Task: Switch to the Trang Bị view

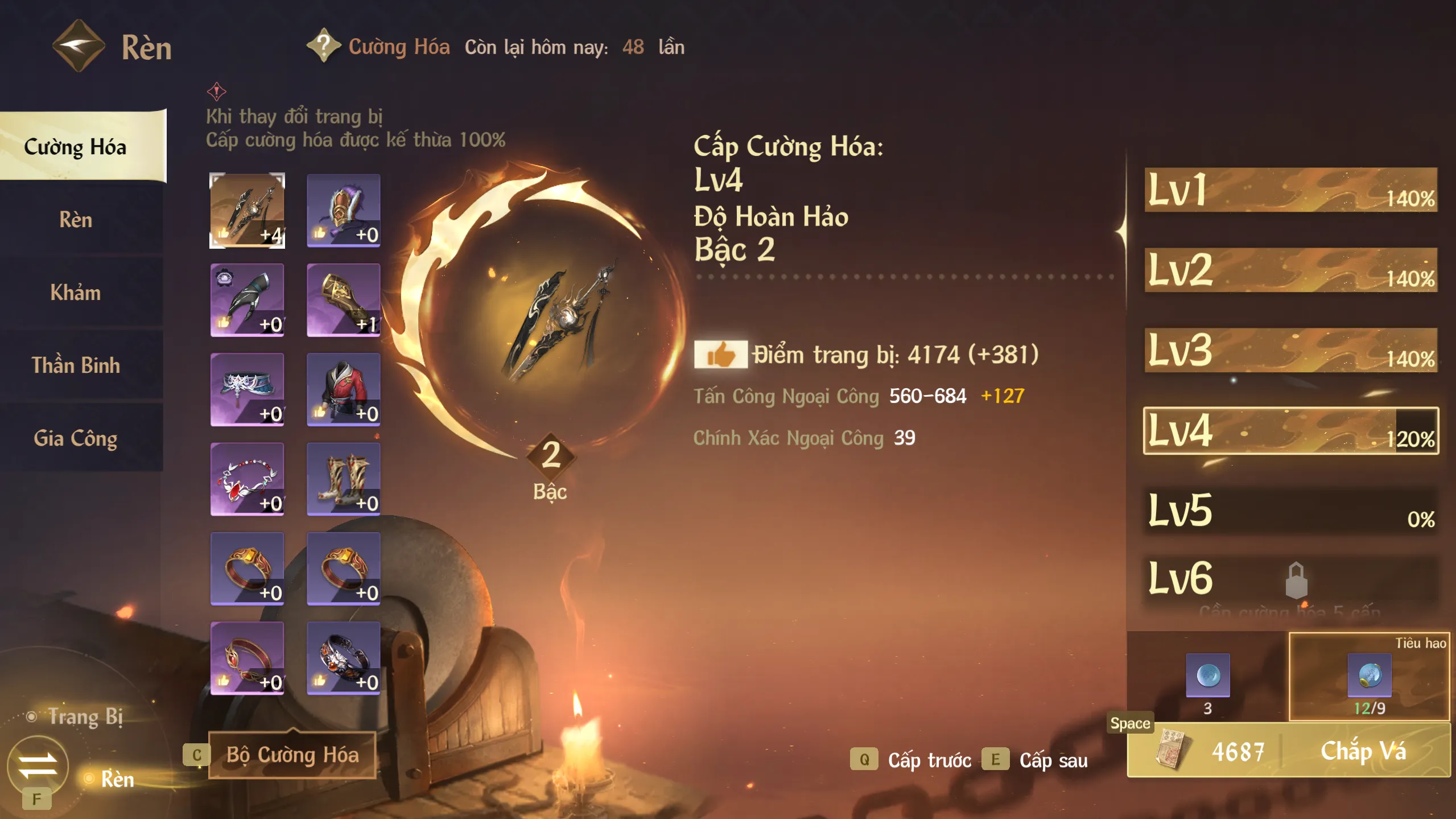Action: tap(85, 717)
